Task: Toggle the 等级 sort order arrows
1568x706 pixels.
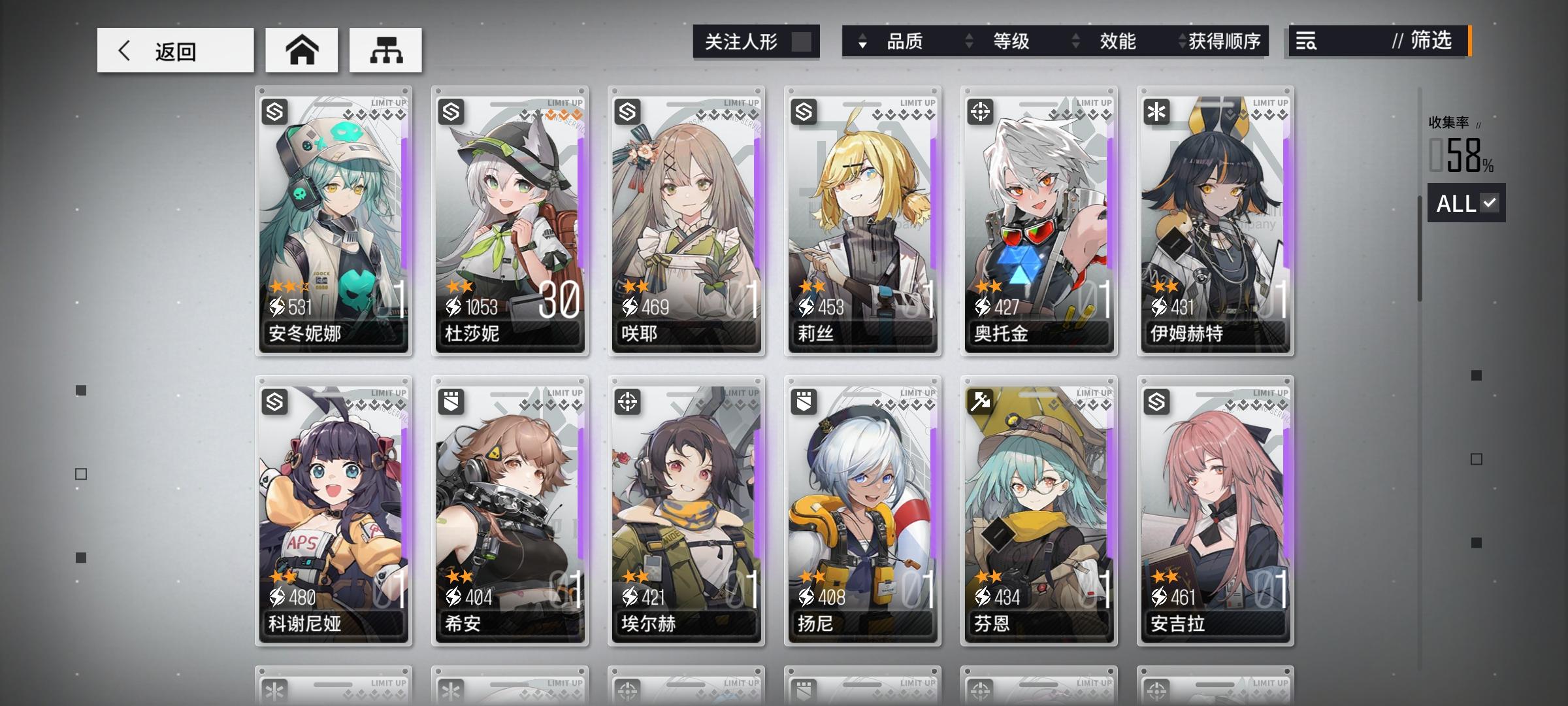Action: coord(968,42)
